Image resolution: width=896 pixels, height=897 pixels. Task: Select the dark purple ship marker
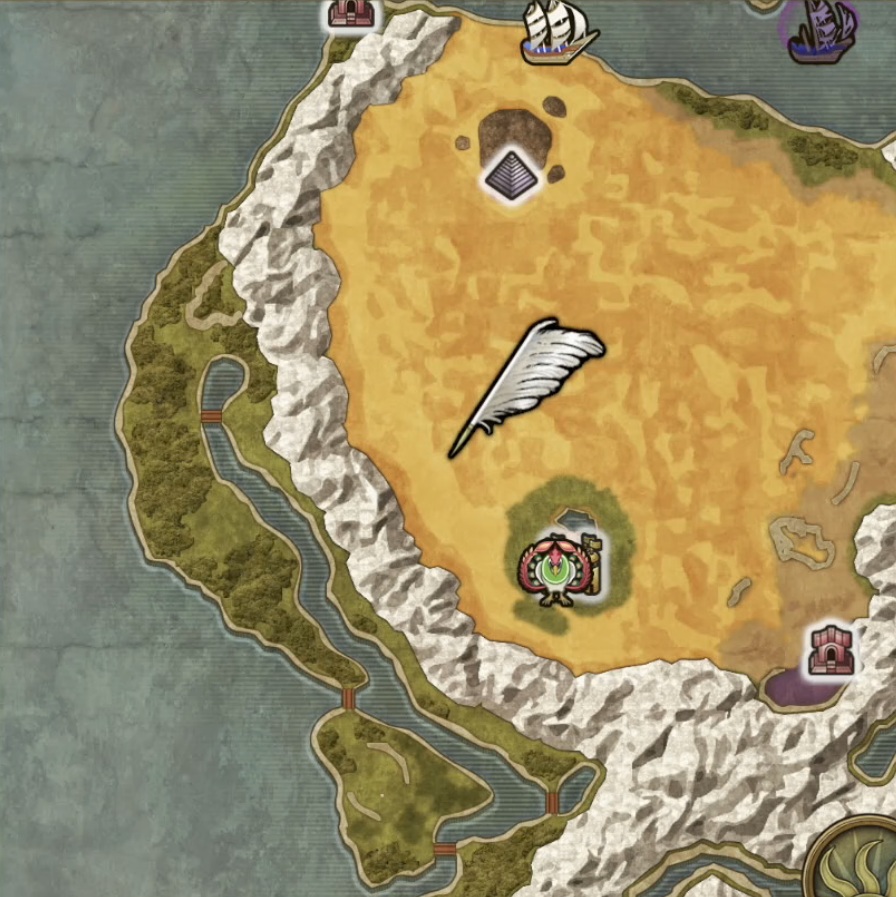click(820, 30)
